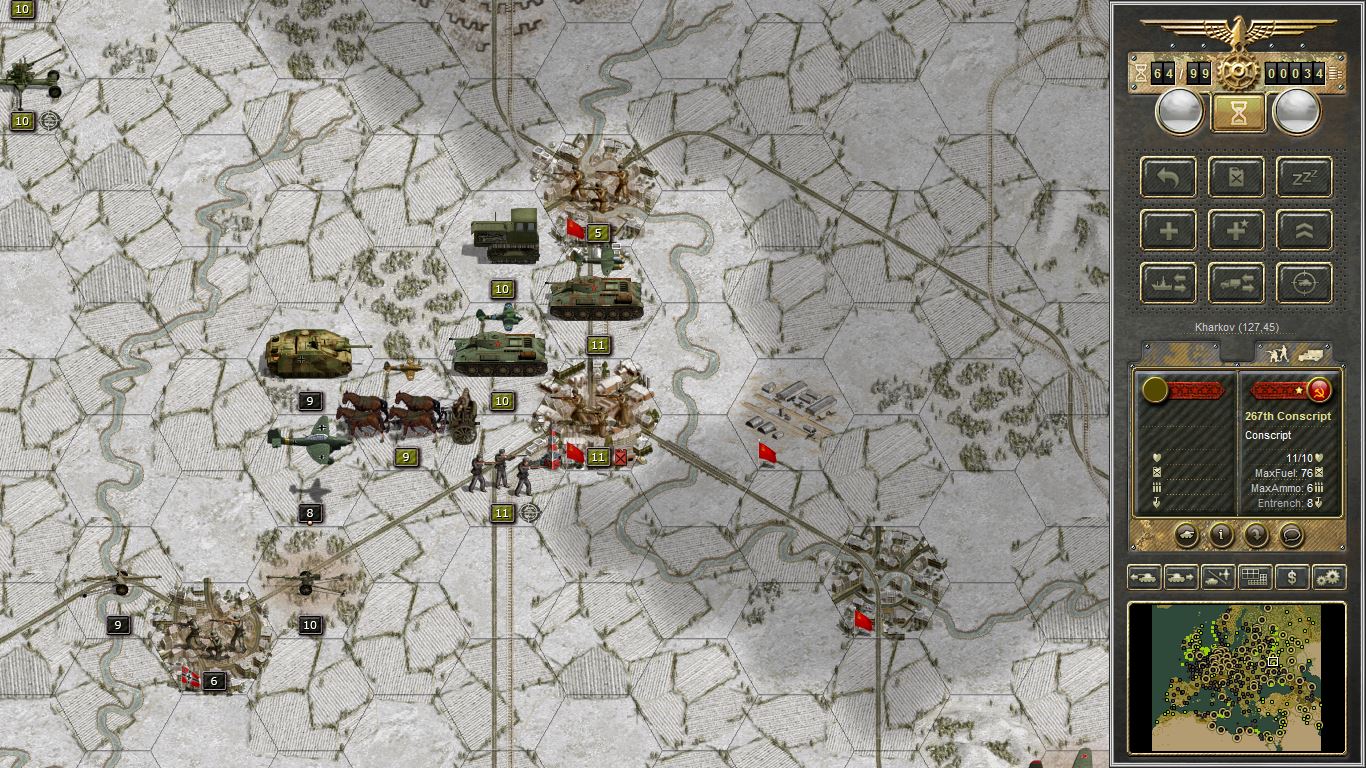Select the tank crosshair targeting icon
Image resolution: width=1366 pixels, height=768 pixels.
pos(1304,283)
